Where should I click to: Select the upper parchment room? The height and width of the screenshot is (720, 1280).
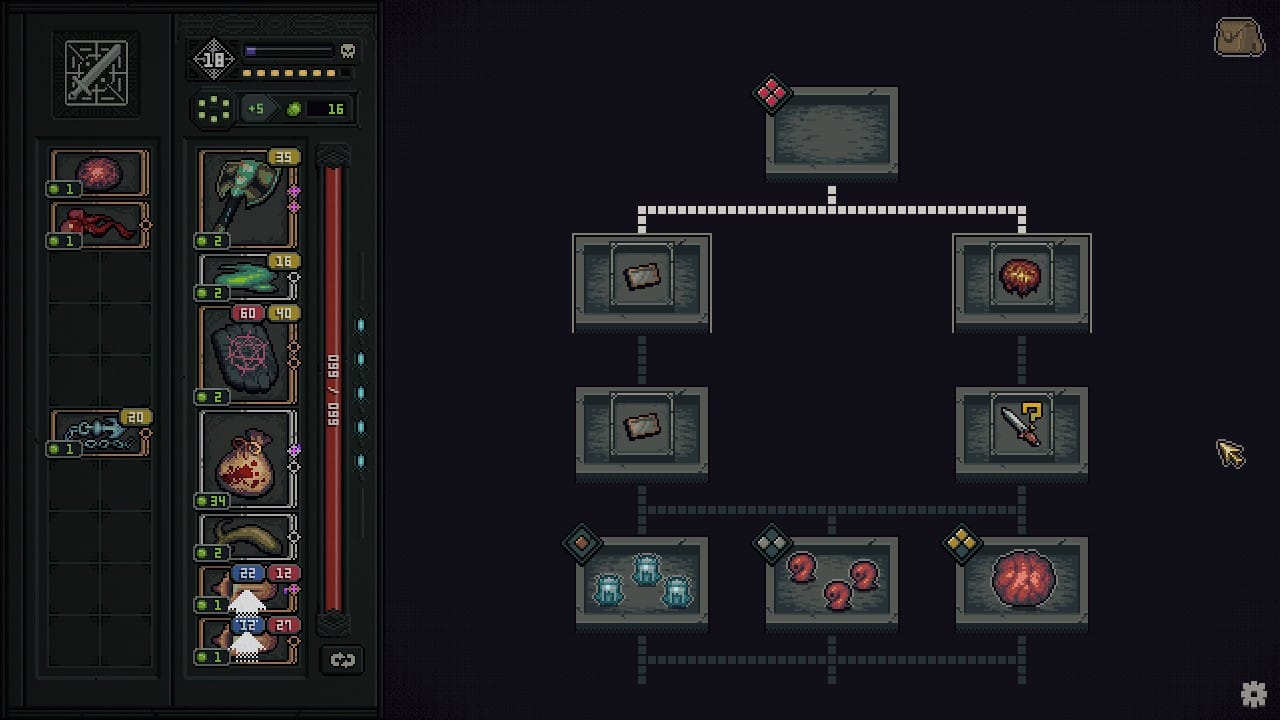pos(642,277)
